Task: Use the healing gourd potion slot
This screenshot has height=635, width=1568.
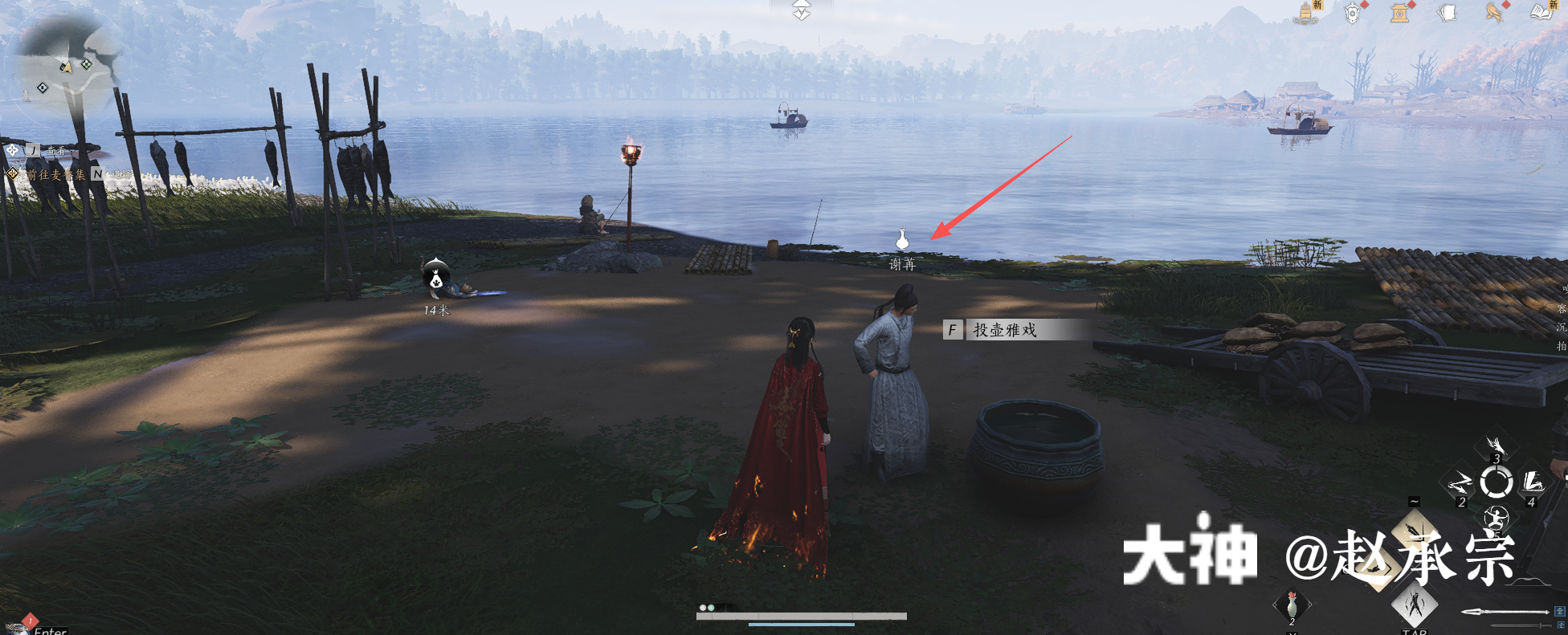Action: click(1292, 604)
